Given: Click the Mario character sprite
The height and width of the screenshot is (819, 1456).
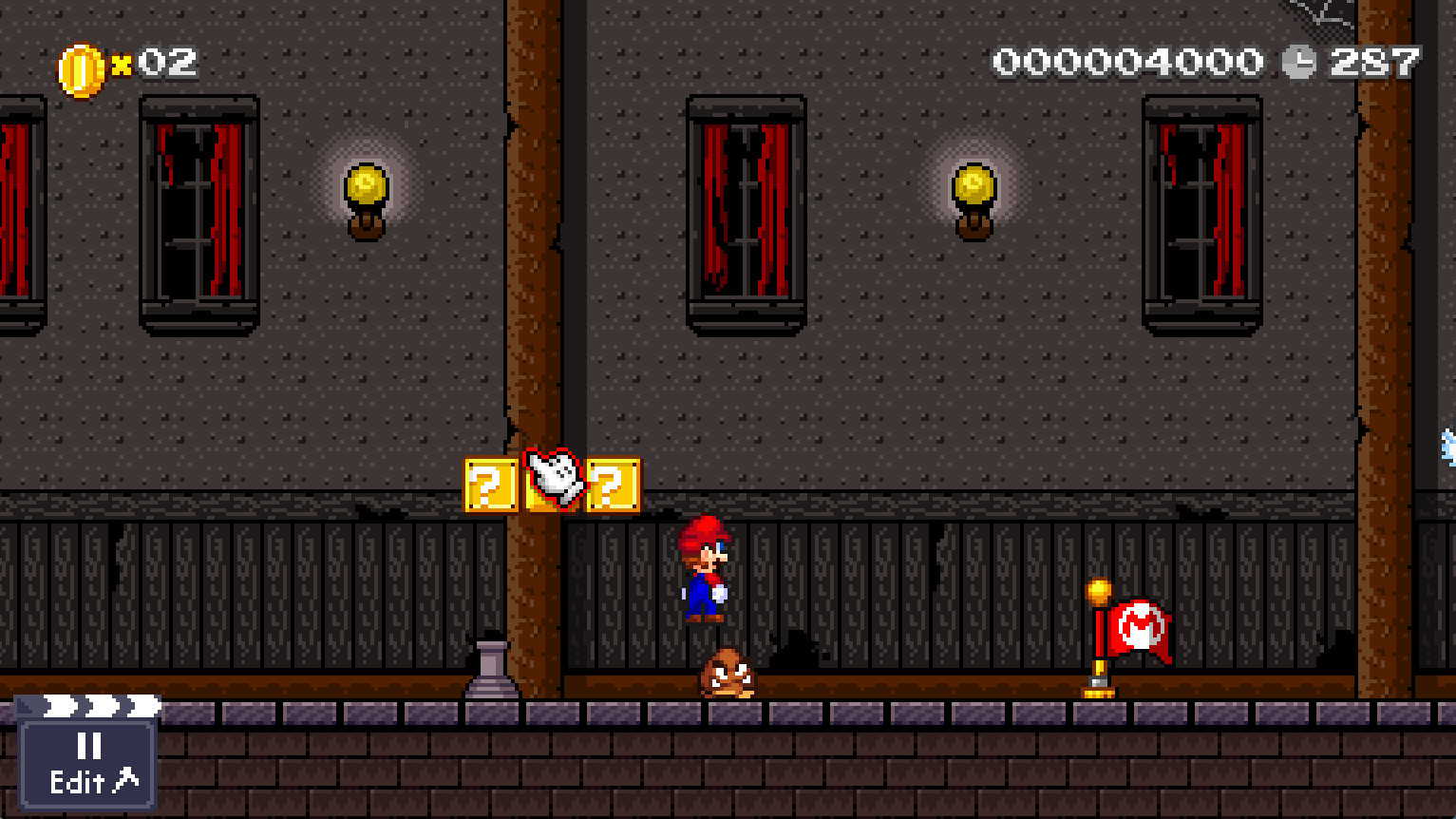Looking at the screenshot, I should click(x=705, y=570).
